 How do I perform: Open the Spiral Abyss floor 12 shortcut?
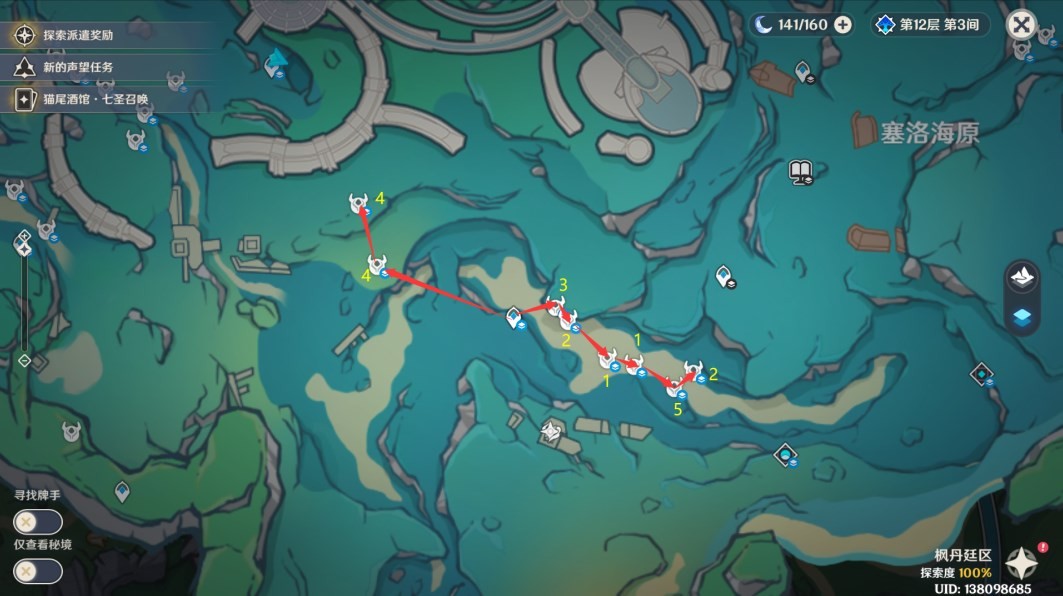929,25
